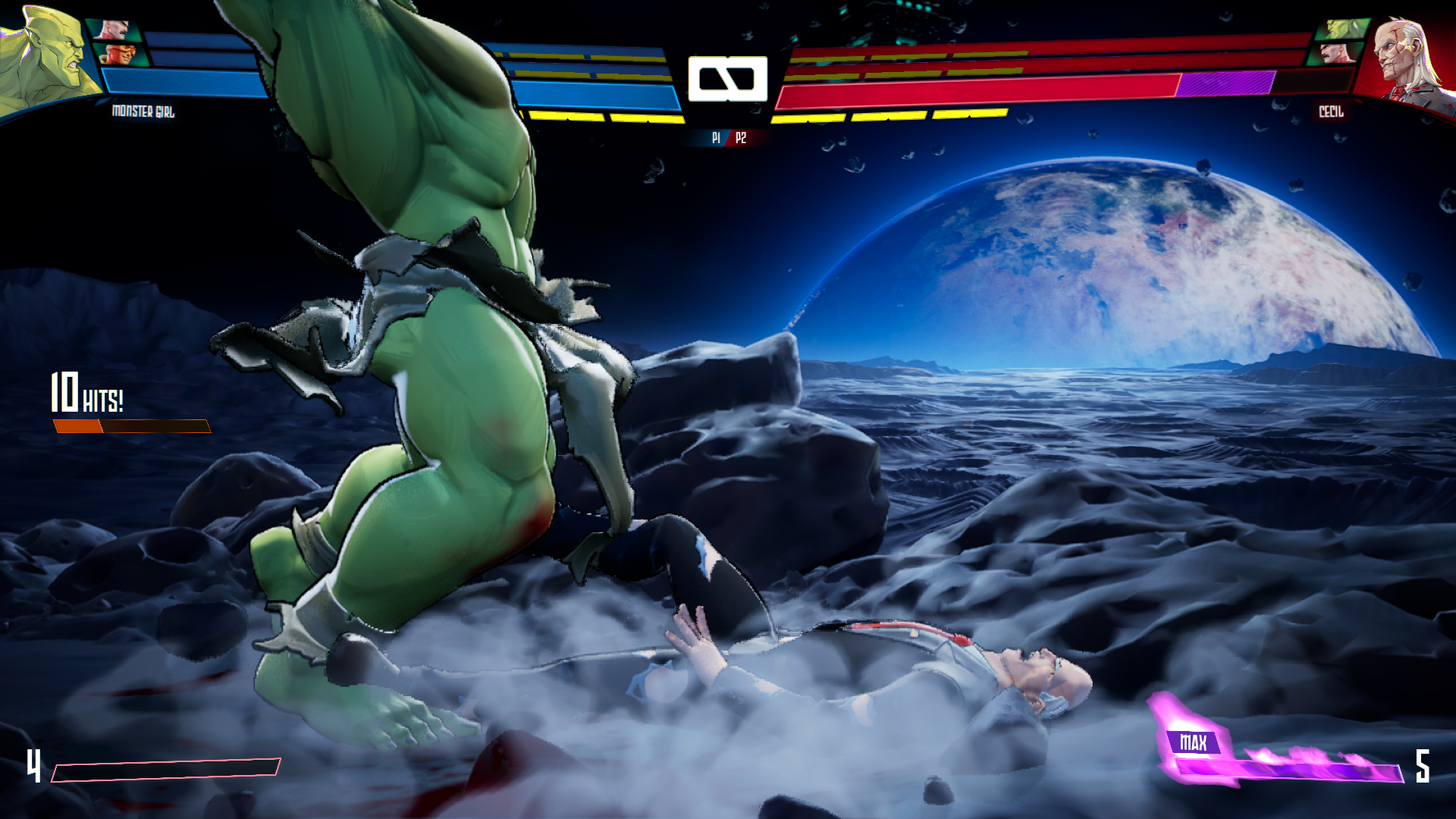Choose the red-masked goggles assist portrait

[x=121, y=55]
